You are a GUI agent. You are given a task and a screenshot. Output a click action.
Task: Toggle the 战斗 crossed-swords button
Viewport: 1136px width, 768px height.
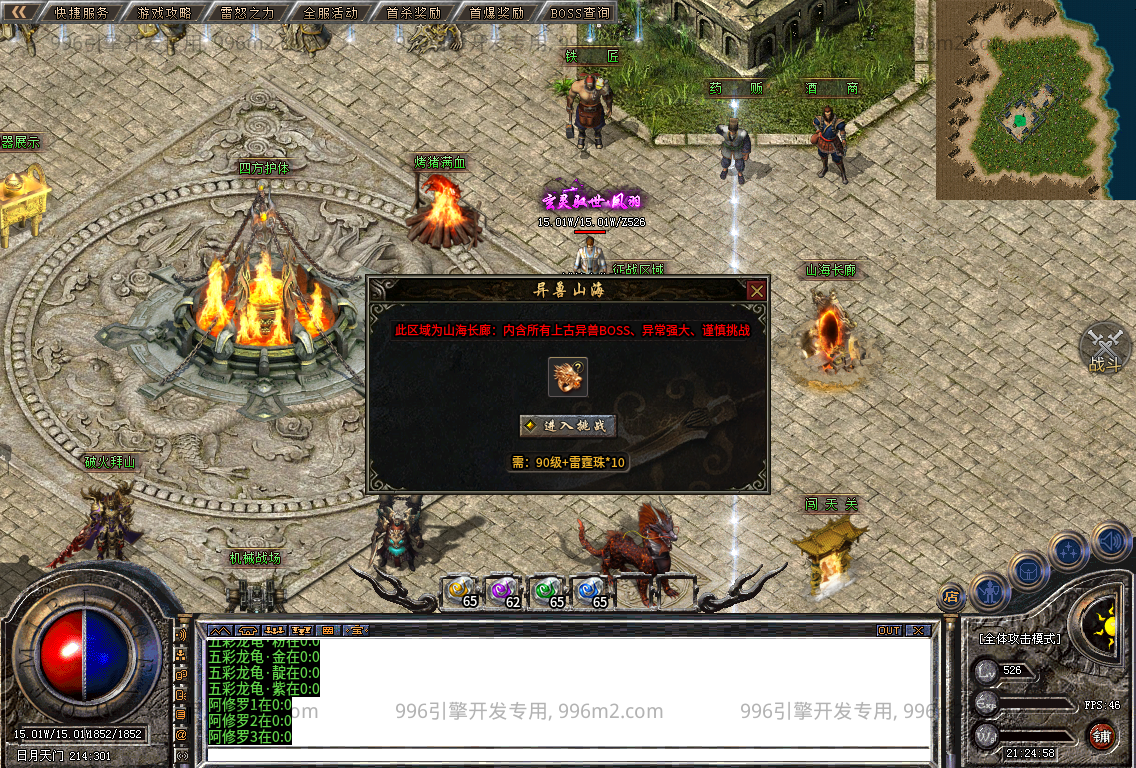click(x=1104, y=346)
